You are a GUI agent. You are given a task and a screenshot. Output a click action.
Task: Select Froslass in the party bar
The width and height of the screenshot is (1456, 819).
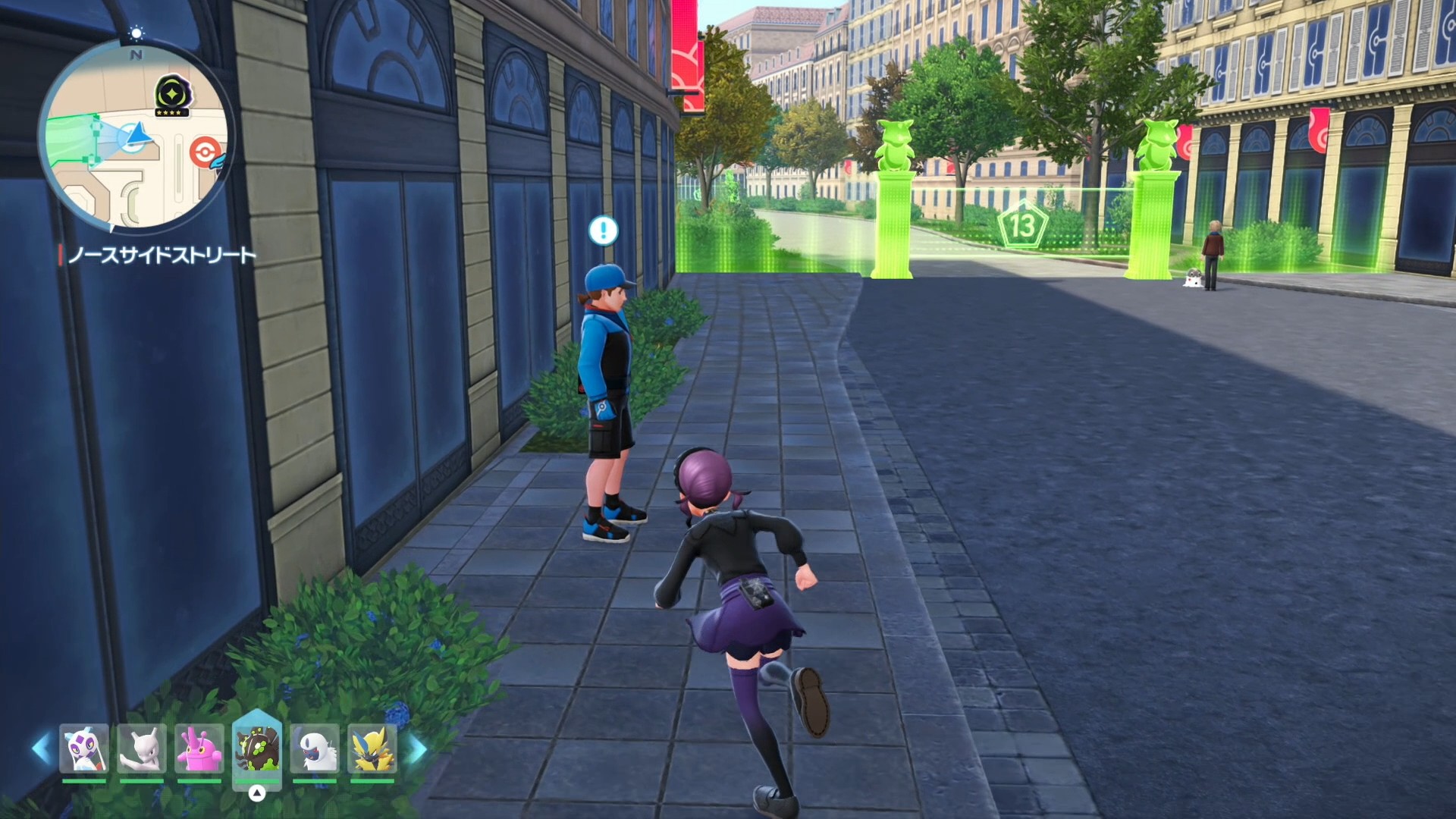[84, 749]
